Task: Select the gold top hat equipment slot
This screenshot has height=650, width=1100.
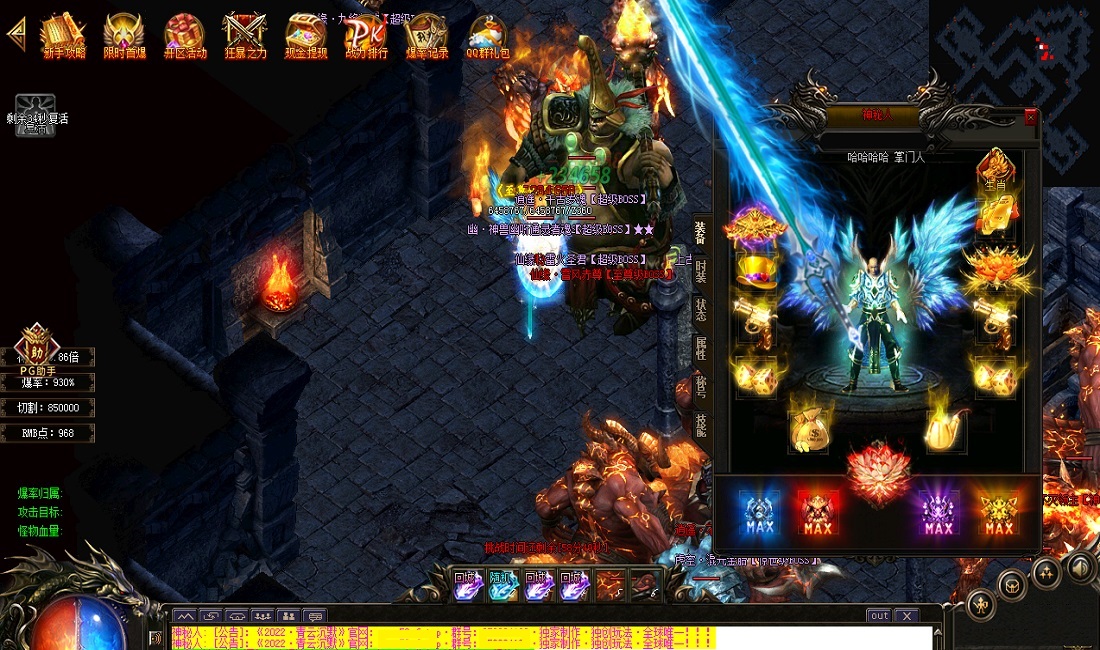Action: pos(755,270)
